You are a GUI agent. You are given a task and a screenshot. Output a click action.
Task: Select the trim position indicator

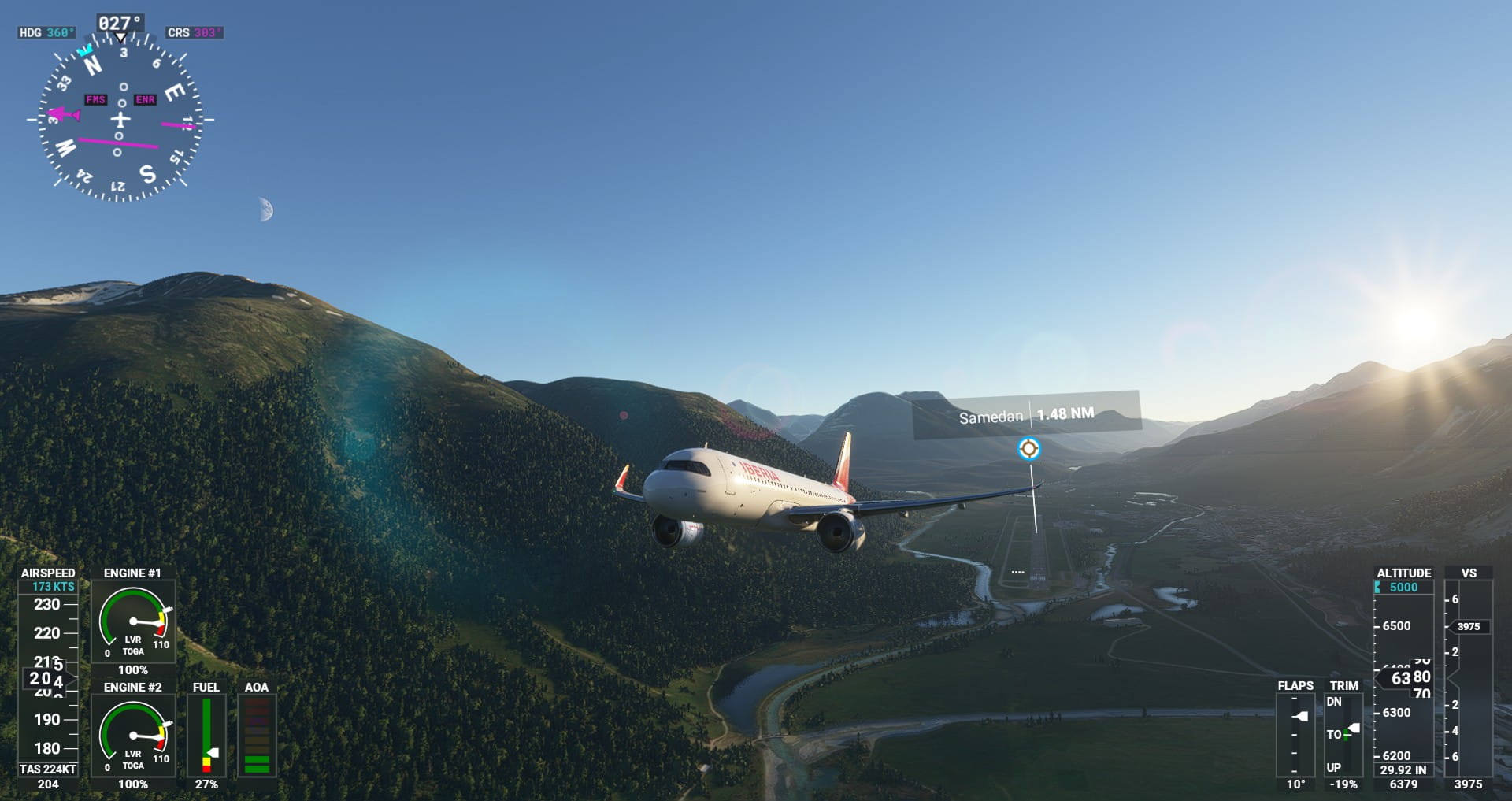coord(1343,734)
